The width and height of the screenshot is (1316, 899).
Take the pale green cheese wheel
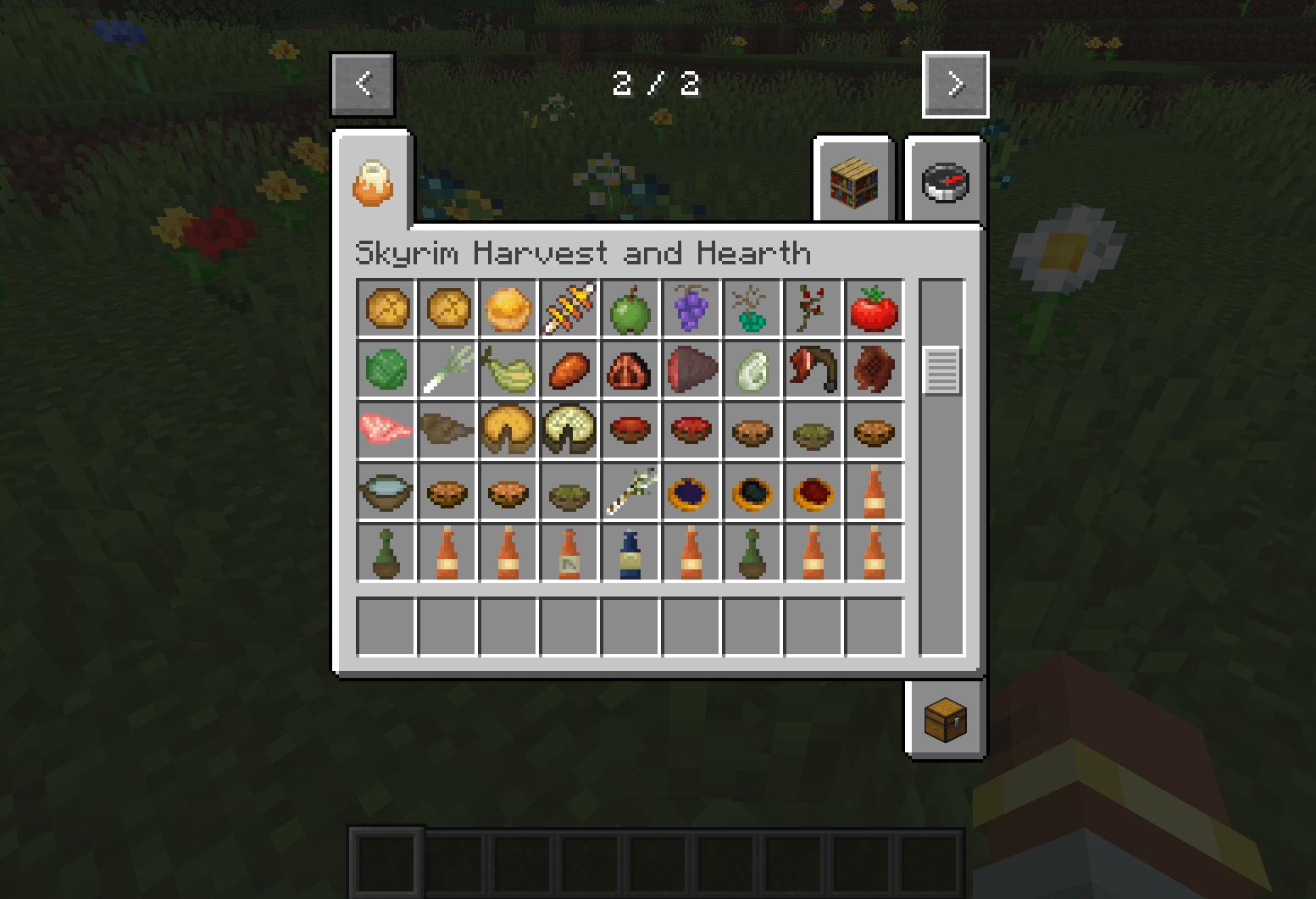(x=569, y=431)
